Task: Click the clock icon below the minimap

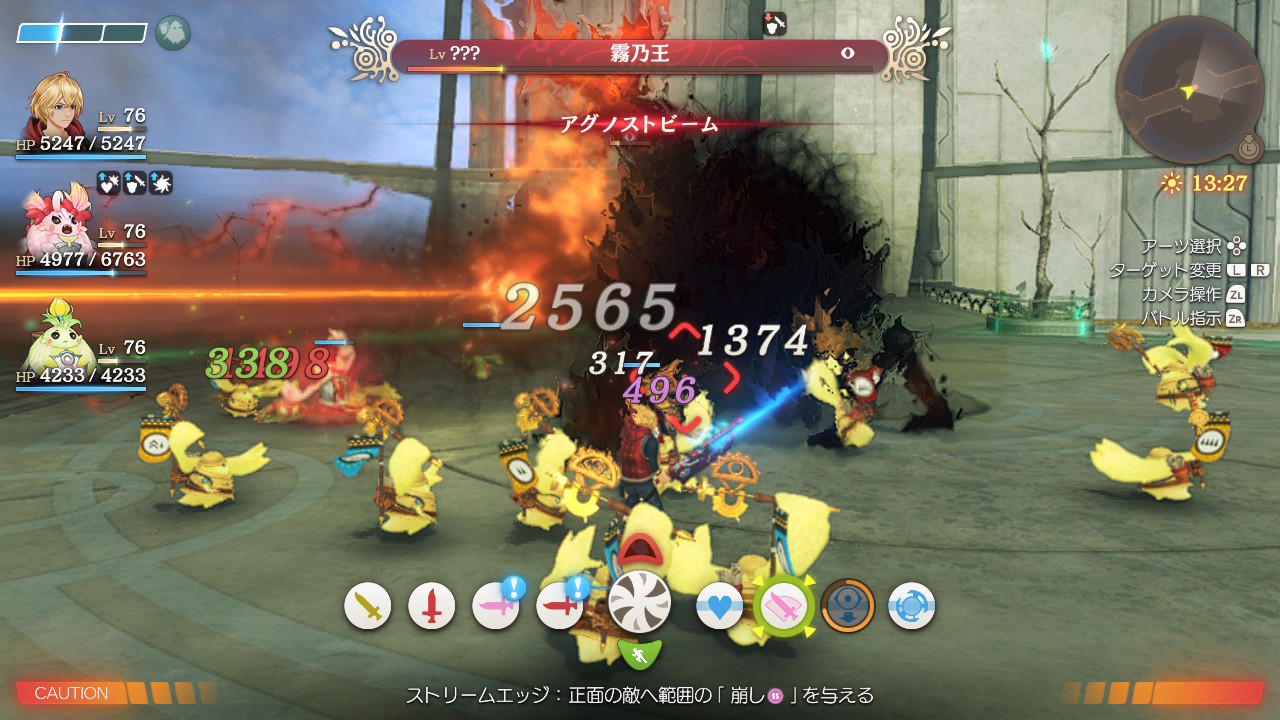Action: pyautogui.click(x=1248, y=149)
